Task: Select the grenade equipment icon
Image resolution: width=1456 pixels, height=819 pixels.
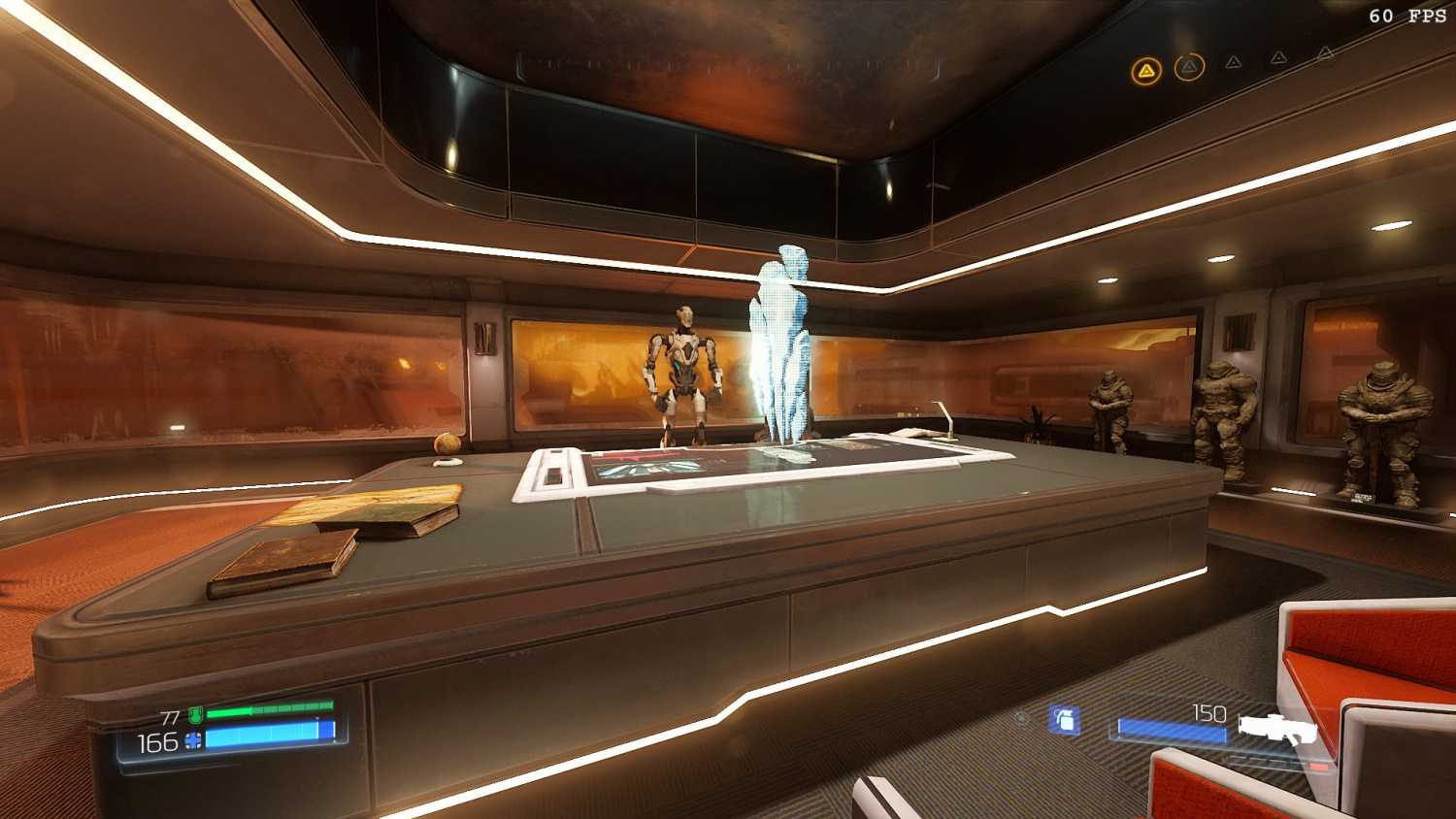Action: coord(1065,720)
